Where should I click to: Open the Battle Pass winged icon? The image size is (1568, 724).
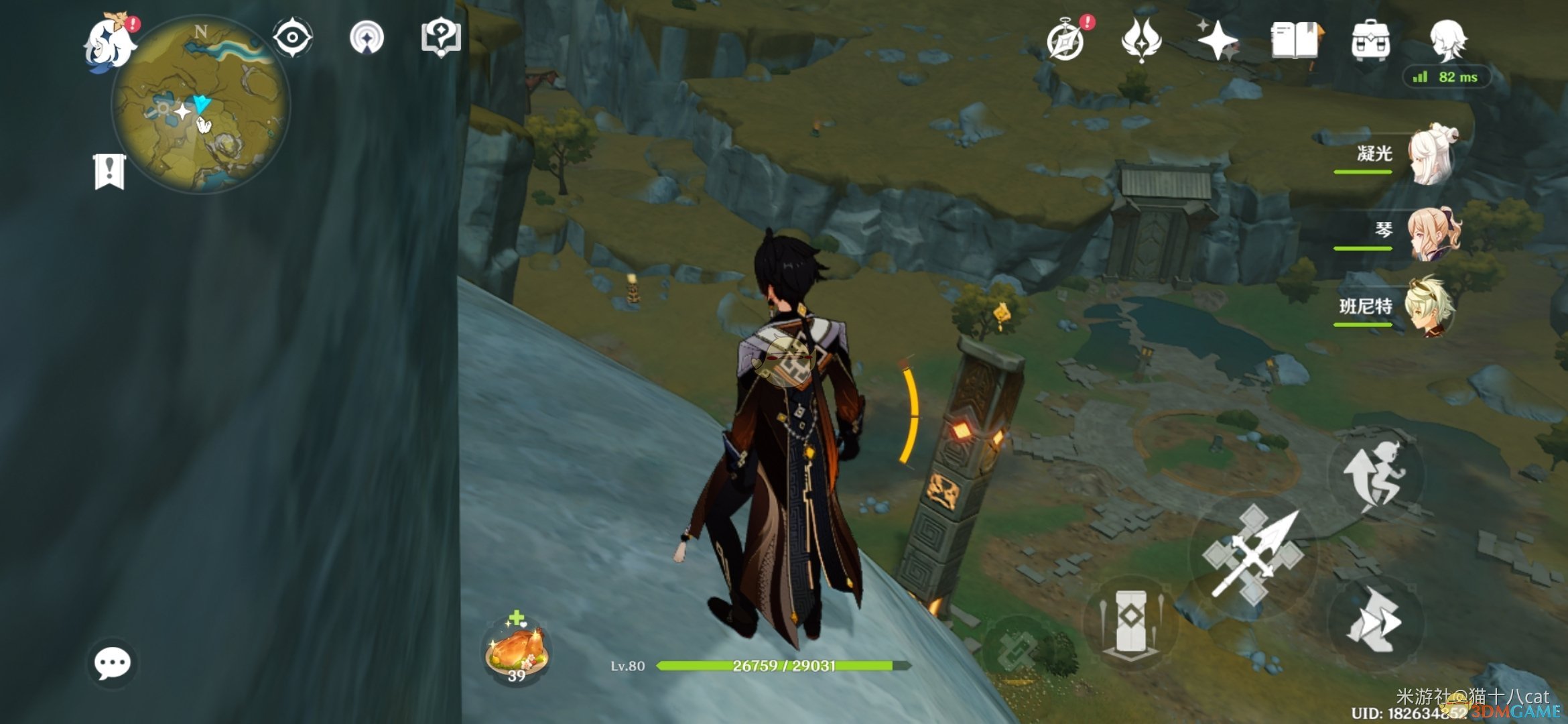coord(1141,39)
